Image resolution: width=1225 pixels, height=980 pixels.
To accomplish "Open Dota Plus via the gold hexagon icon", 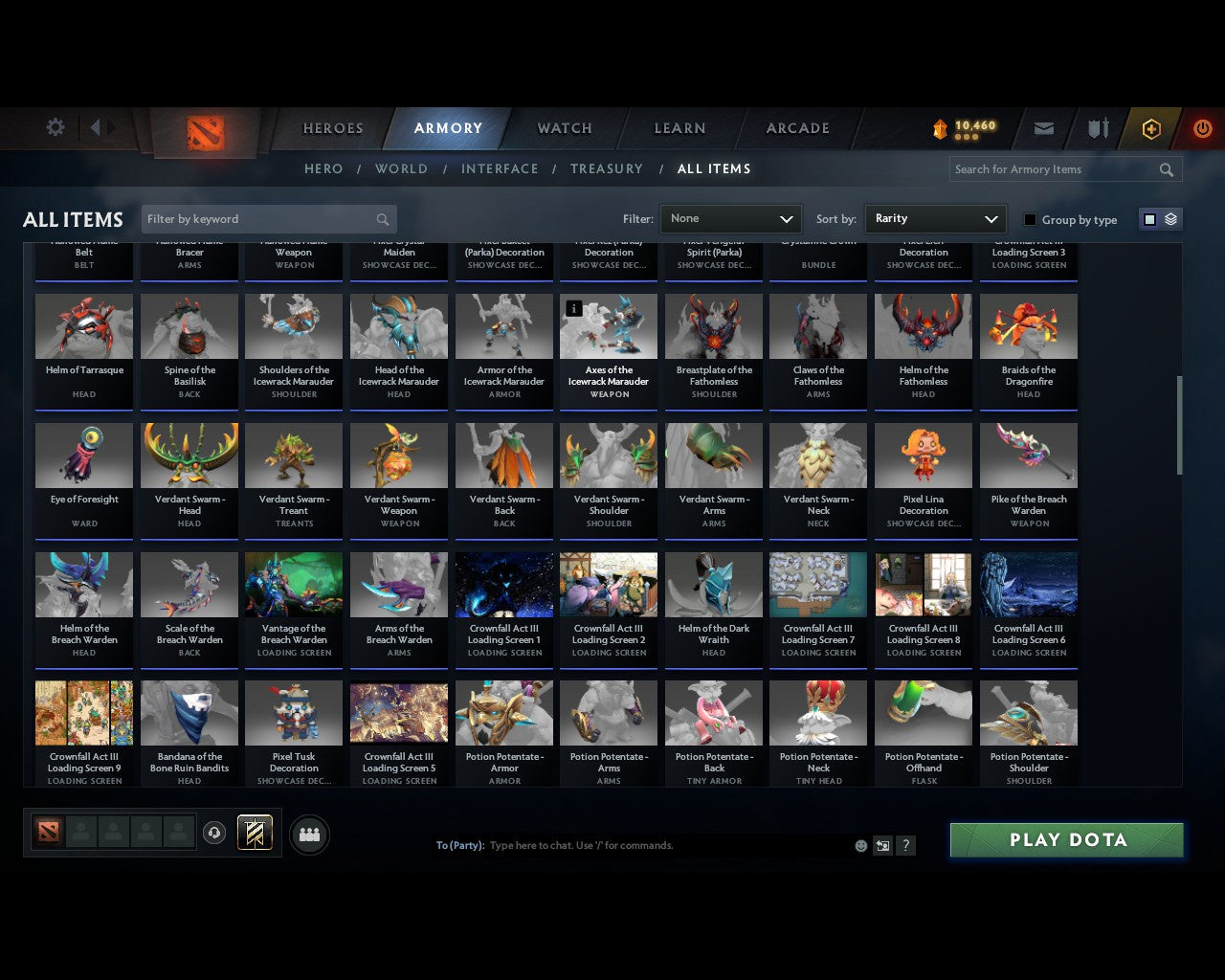I will tap(1150, 127).
